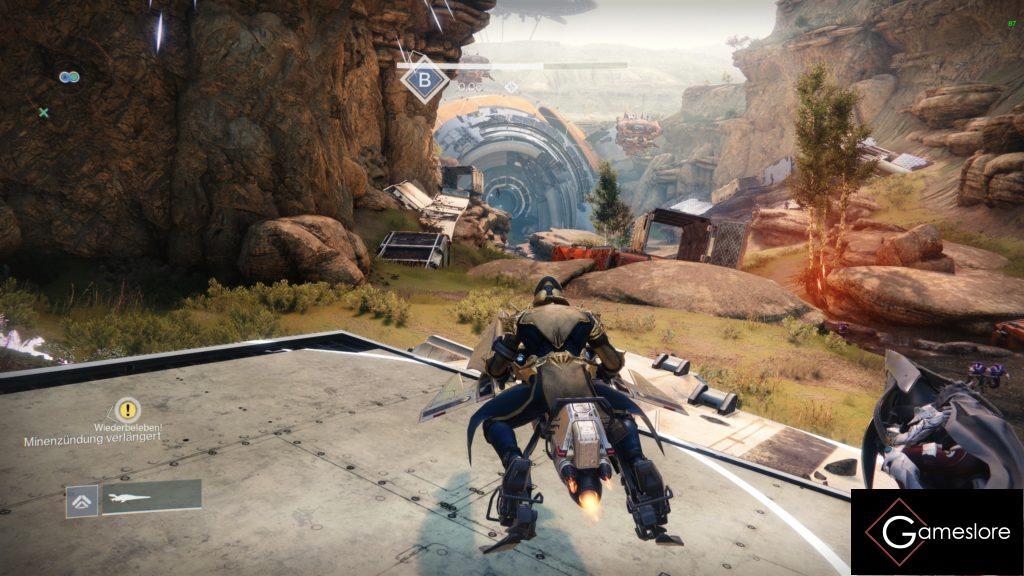Select the equipped weapon slot with gun silhouette
Image resolution: width=1024 pixels, height=576 pixels.
pyautogui.click(x=150, y=497)
